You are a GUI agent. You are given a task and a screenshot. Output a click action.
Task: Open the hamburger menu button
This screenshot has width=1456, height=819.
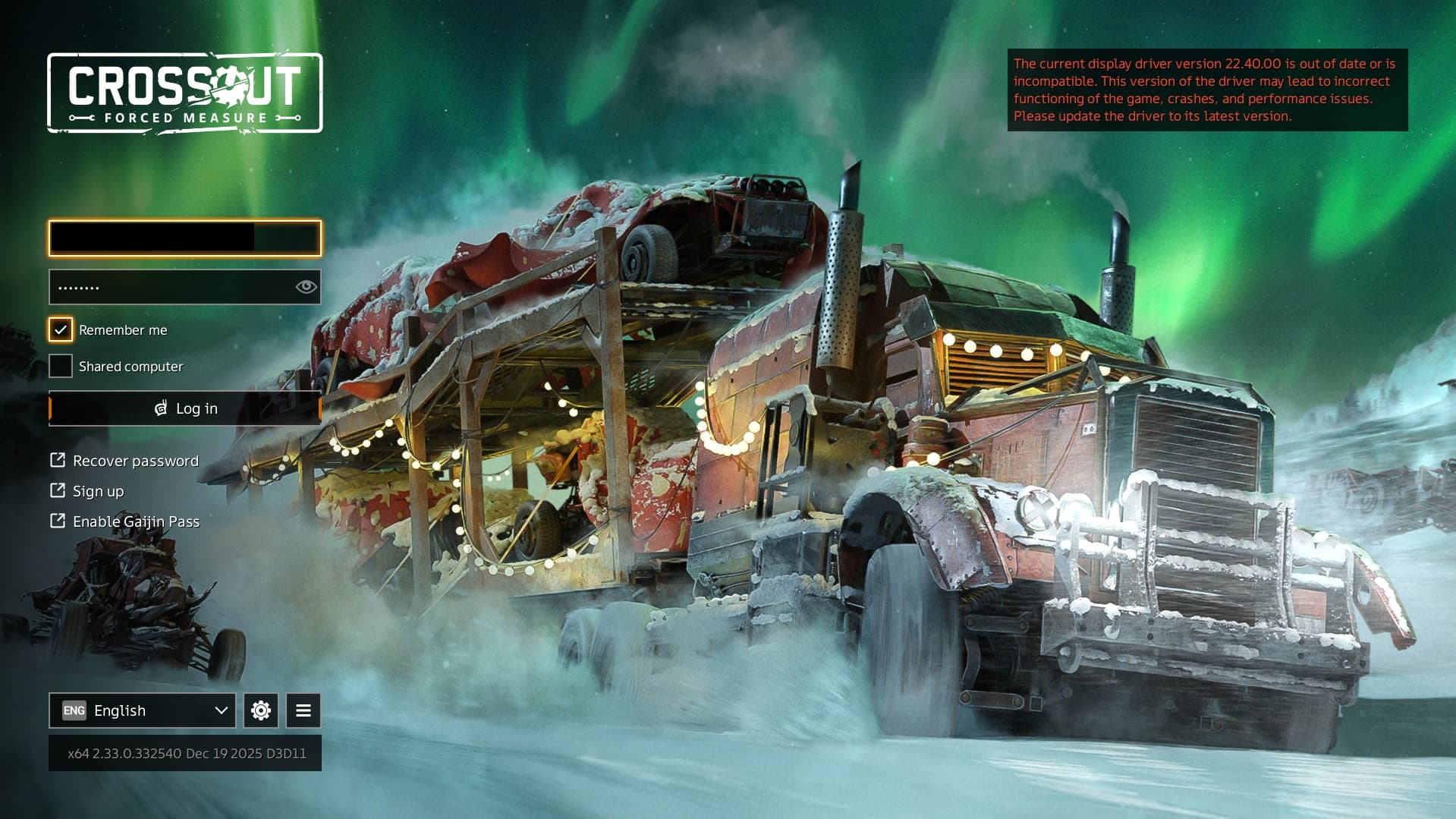[303, 710]
